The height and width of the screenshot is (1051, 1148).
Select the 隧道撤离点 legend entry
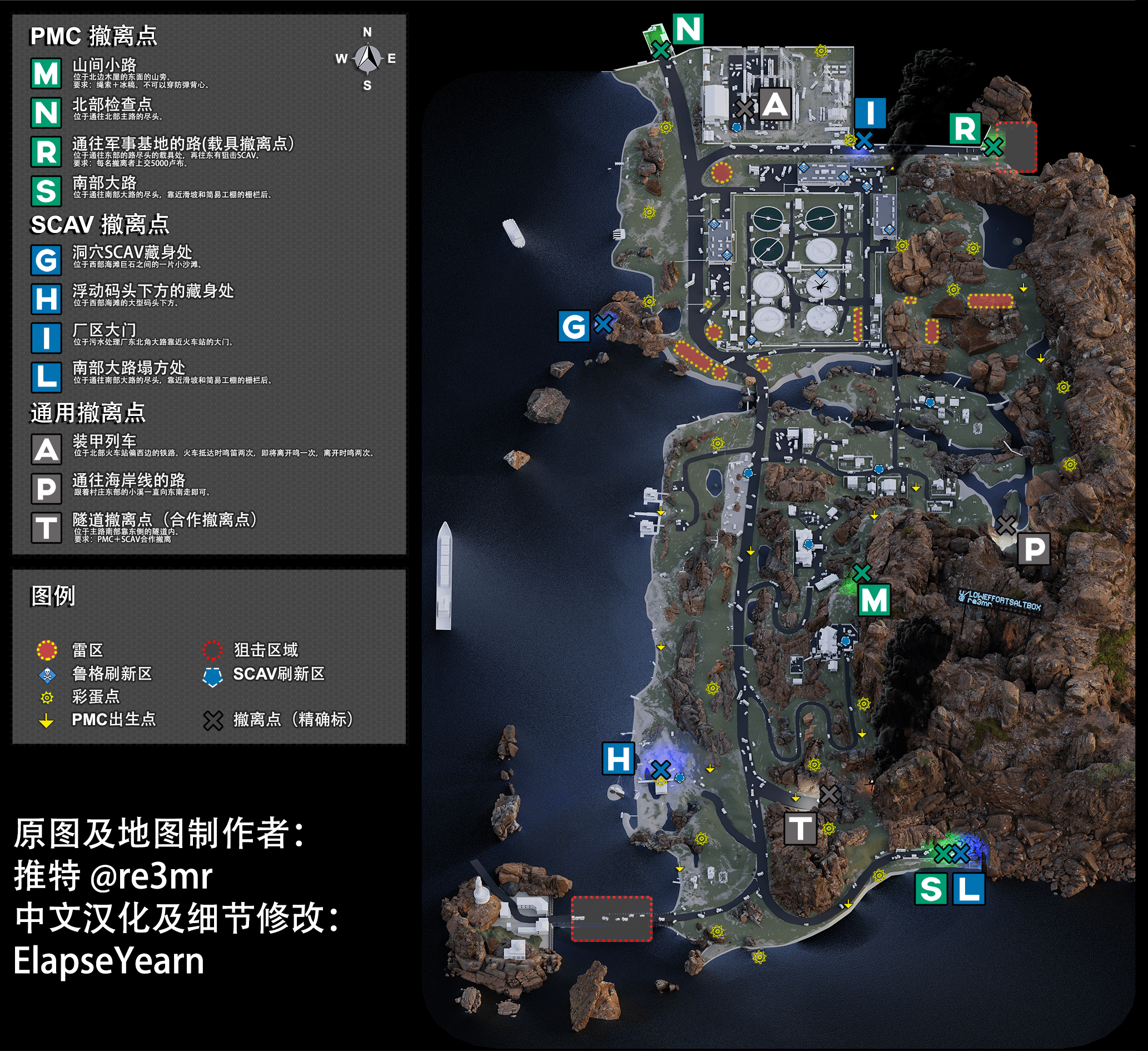165,519
